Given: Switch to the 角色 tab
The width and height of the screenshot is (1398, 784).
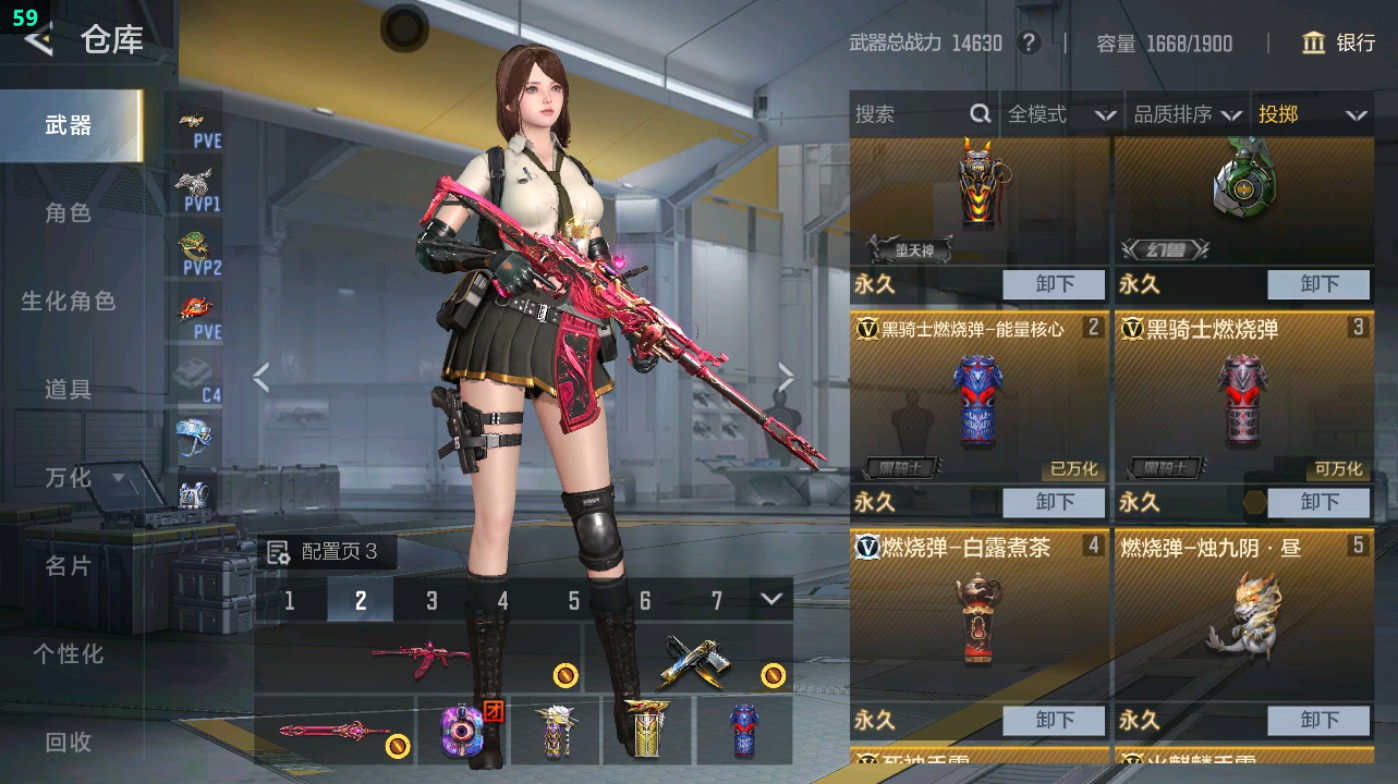Looking at the screenshot, I should tap(68, 213).
